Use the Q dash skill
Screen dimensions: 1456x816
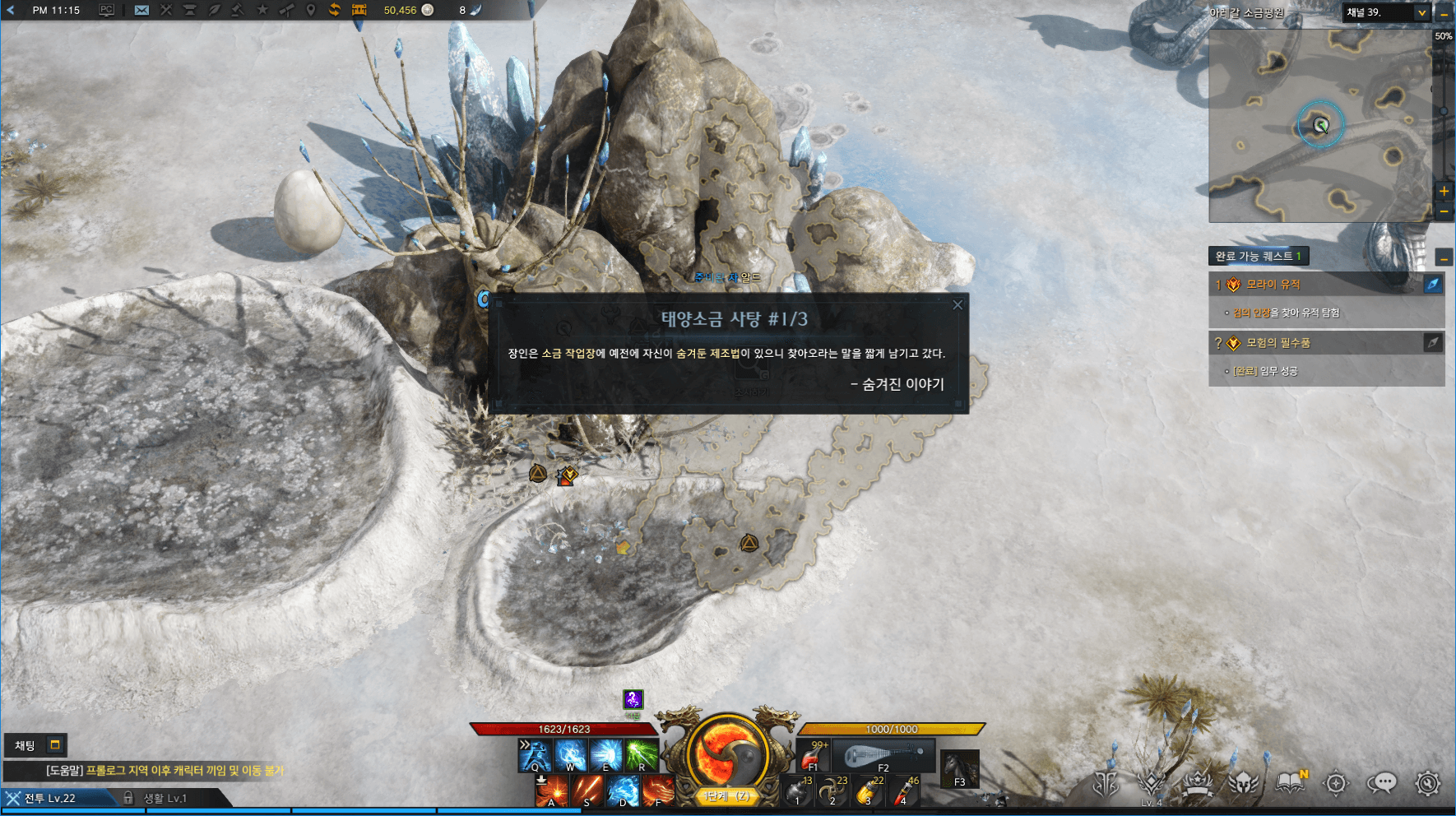click(x=534, y=754)
